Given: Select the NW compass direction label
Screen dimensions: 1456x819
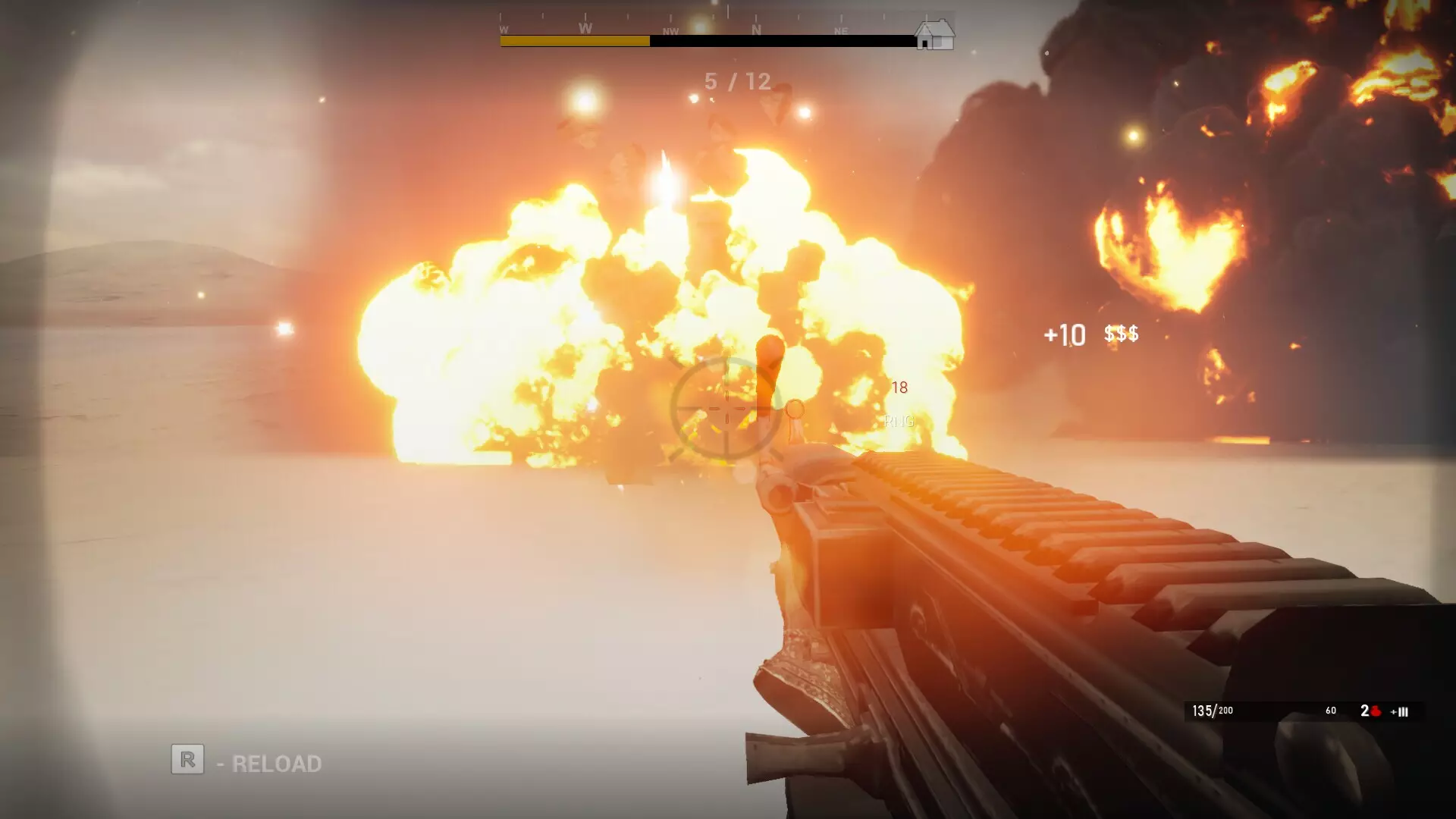Looking at the screenshot, I should tap(670, 31).
